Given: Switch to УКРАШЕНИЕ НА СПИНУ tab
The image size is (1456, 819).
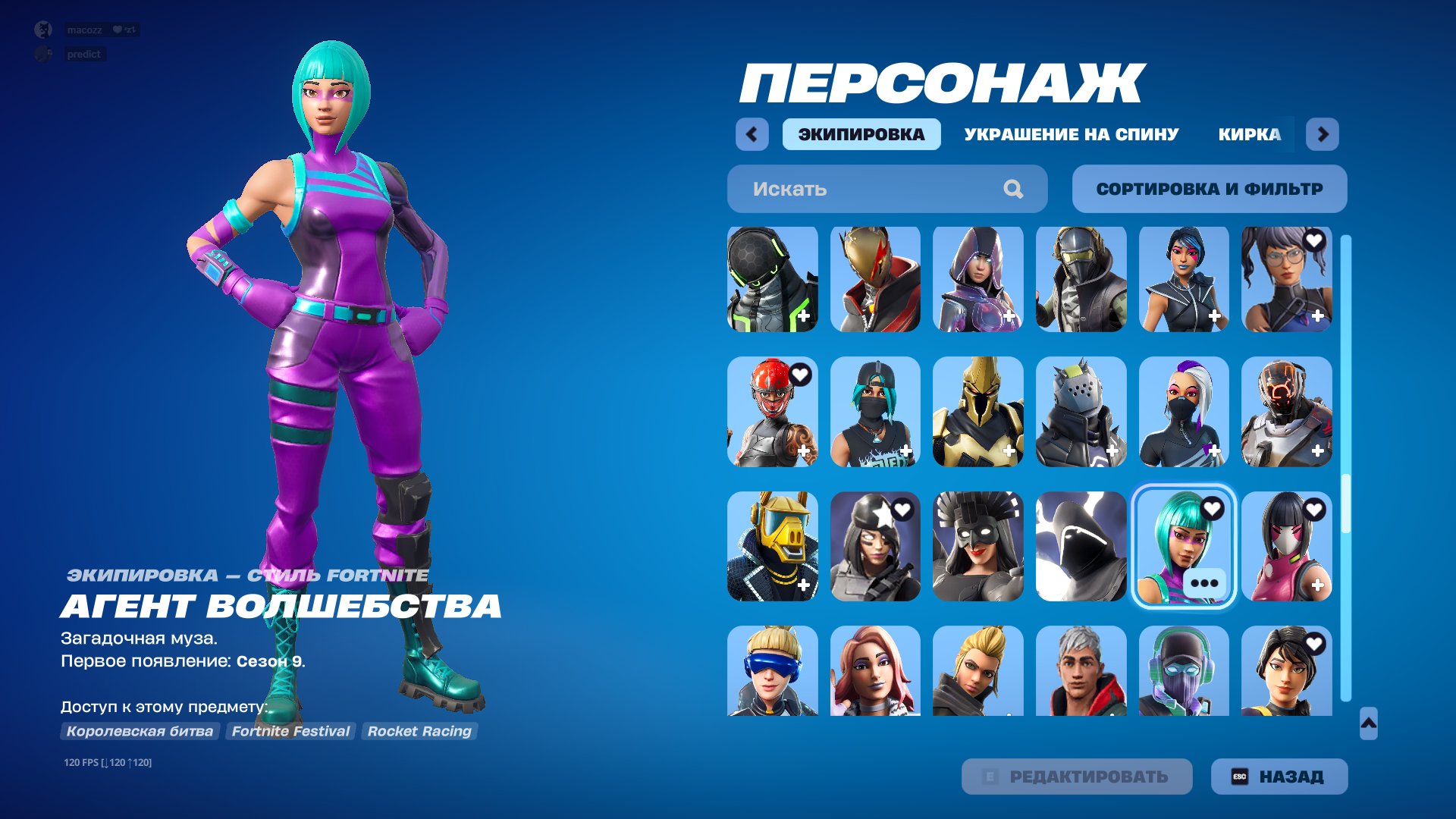Looking at the screenshot, I should tap(1070, 133).
